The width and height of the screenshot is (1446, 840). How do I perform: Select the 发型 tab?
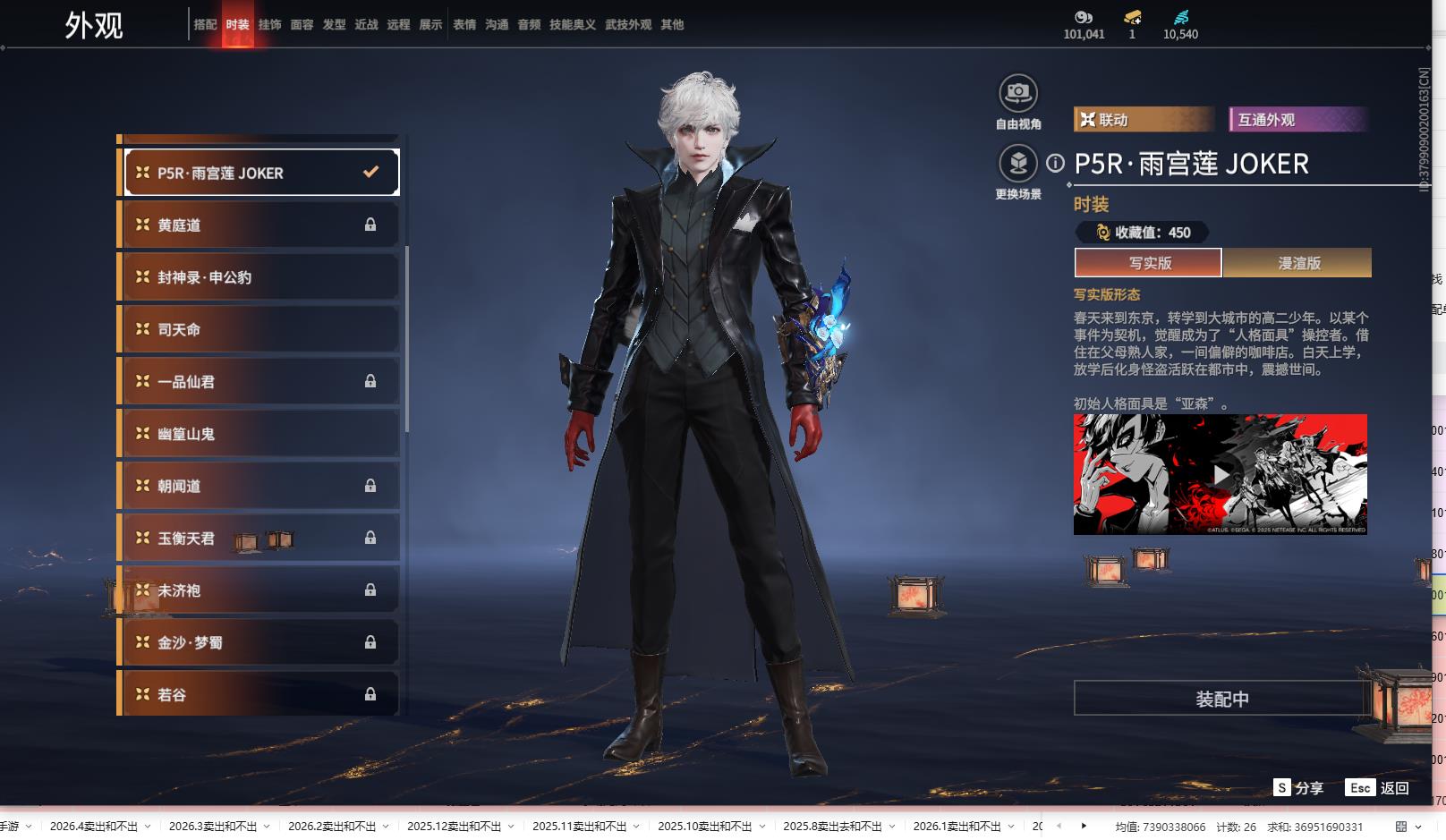334,25
